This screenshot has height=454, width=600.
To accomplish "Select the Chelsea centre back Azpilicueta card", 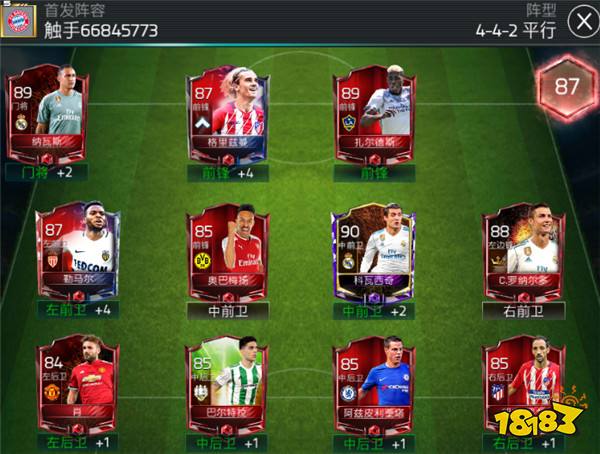I will click(372, 383).
